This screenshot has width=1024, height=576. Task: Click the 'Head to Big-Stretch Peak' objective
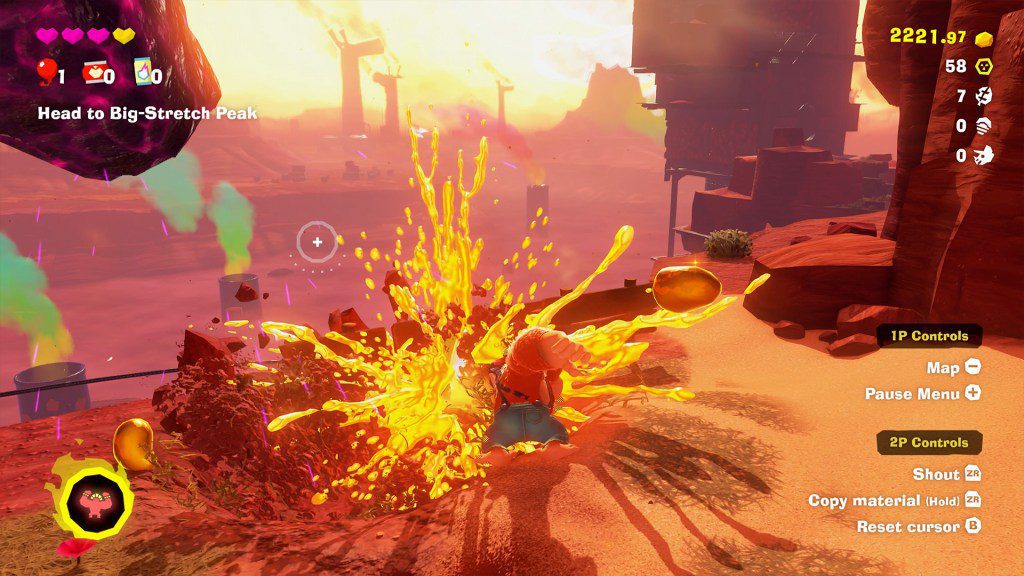pyautogui.click(x=147, y=114)
